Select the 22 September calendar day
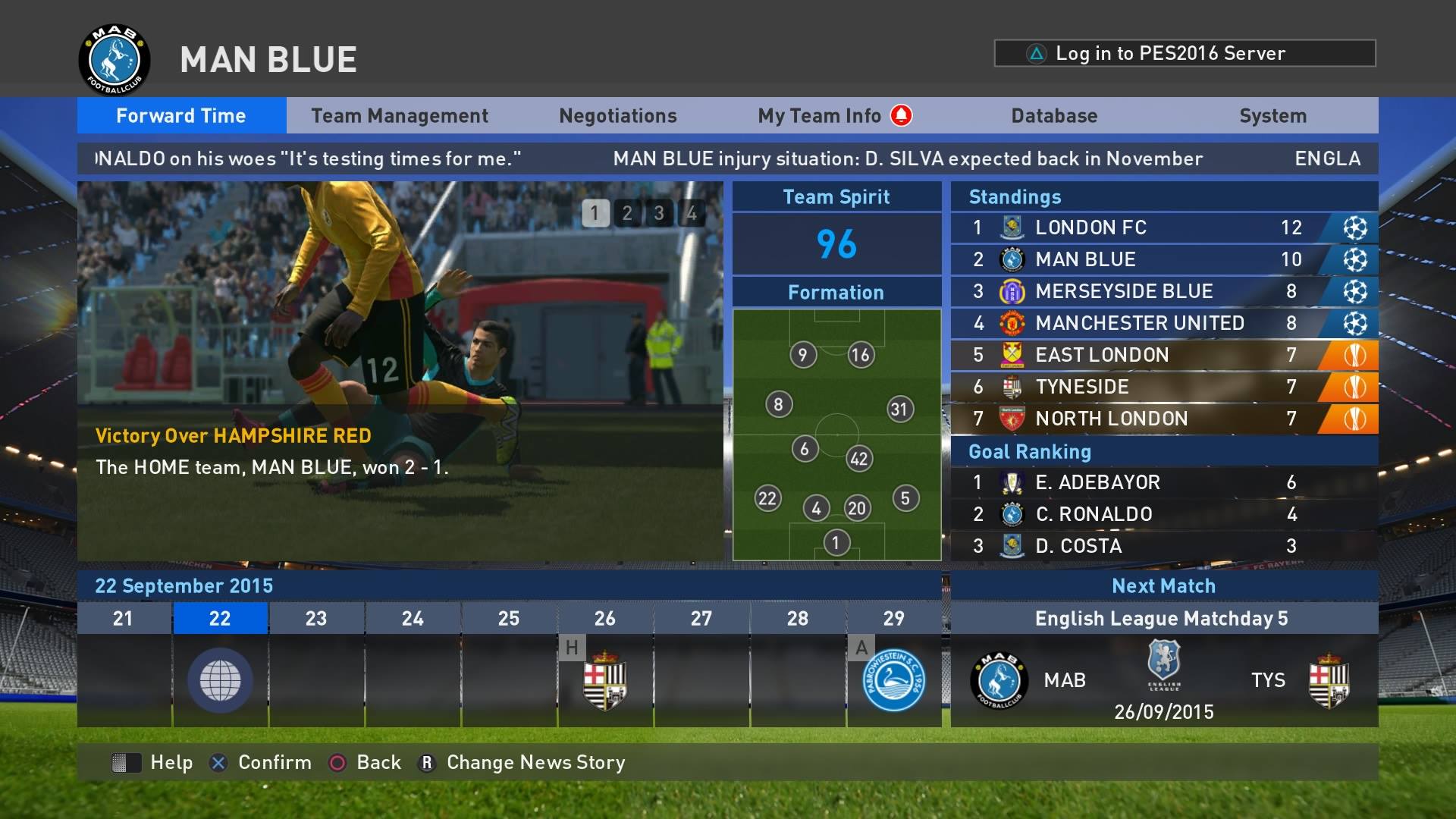Image resolution: width=1456 pixels, height=819 pixels. coord(220,664)
